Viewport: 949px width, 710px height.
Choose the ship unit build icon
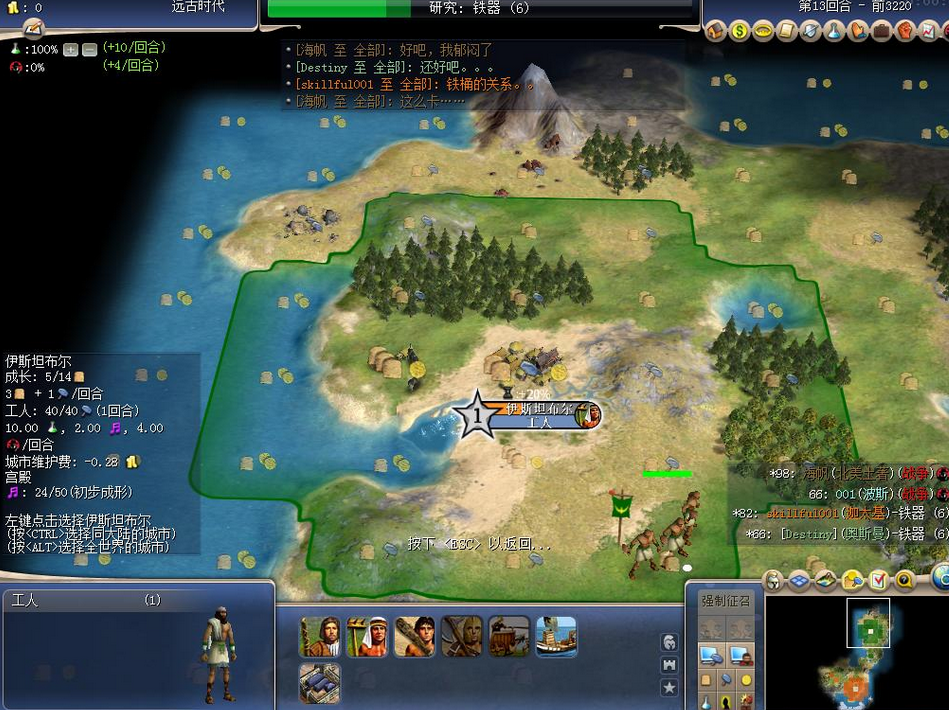click(556, 636)
